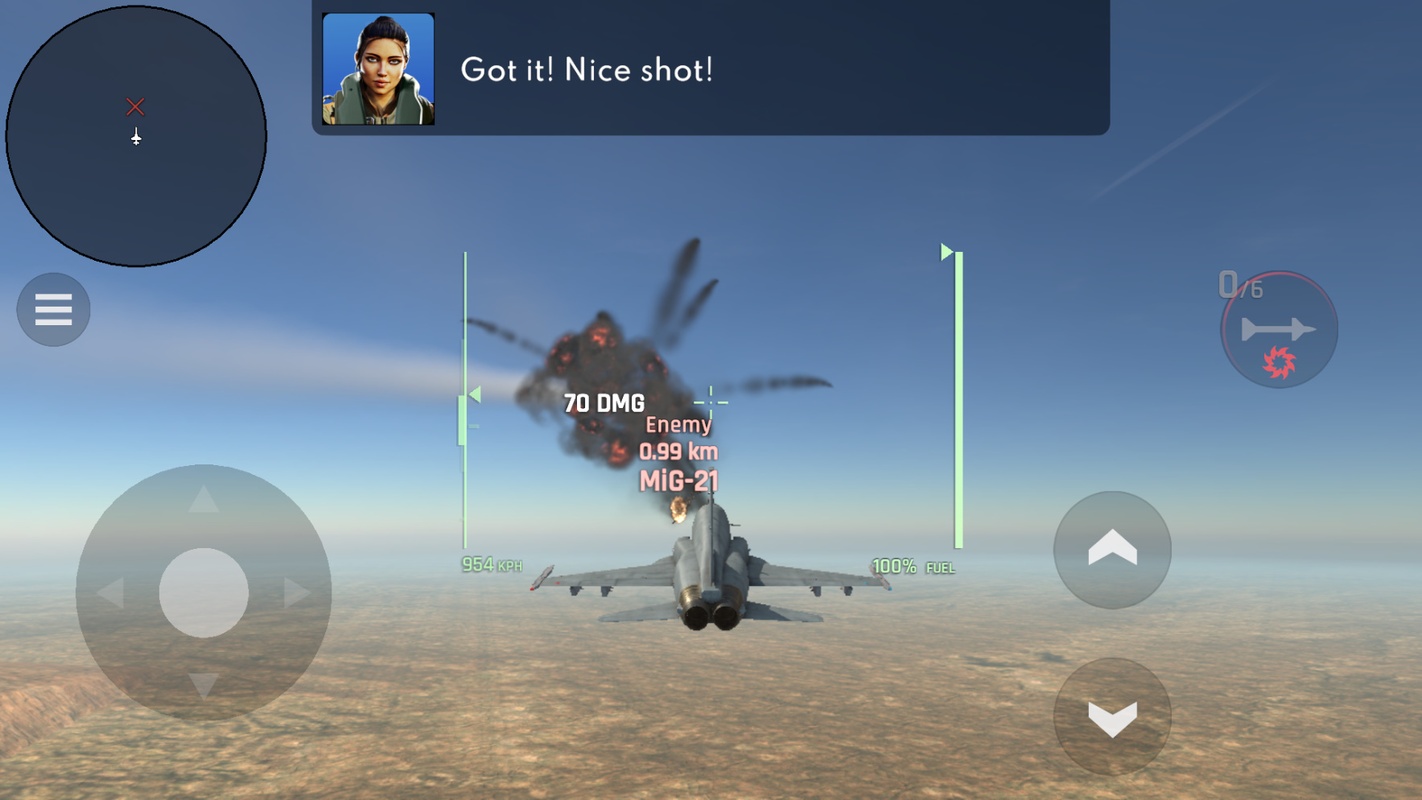Tap the throttle up arrow button
Viewport: 1422px width, 800px height.
[1112, 549]
